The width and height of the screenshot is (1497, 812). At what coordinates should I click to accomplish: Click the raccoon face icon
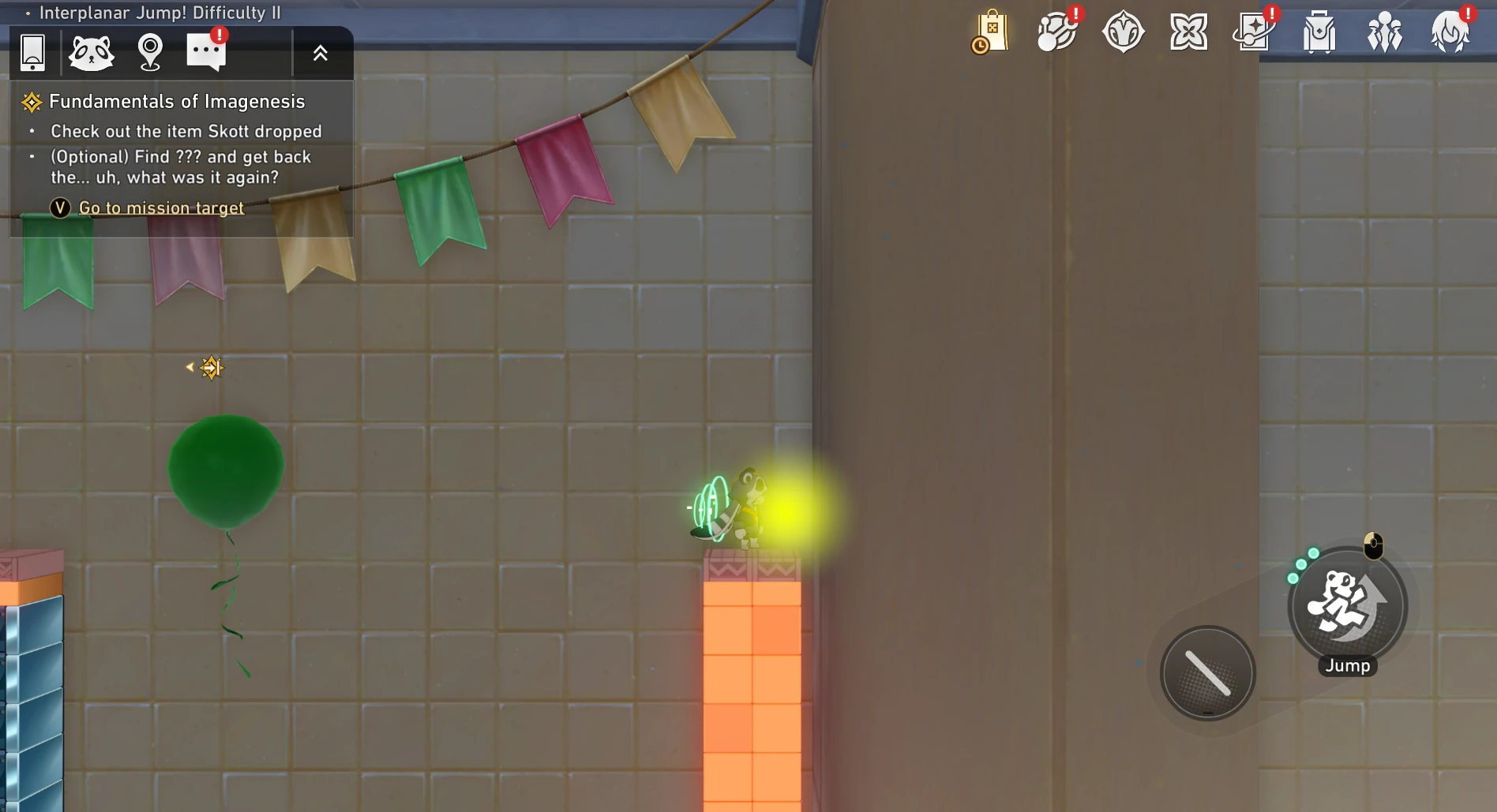coord(92,53)
